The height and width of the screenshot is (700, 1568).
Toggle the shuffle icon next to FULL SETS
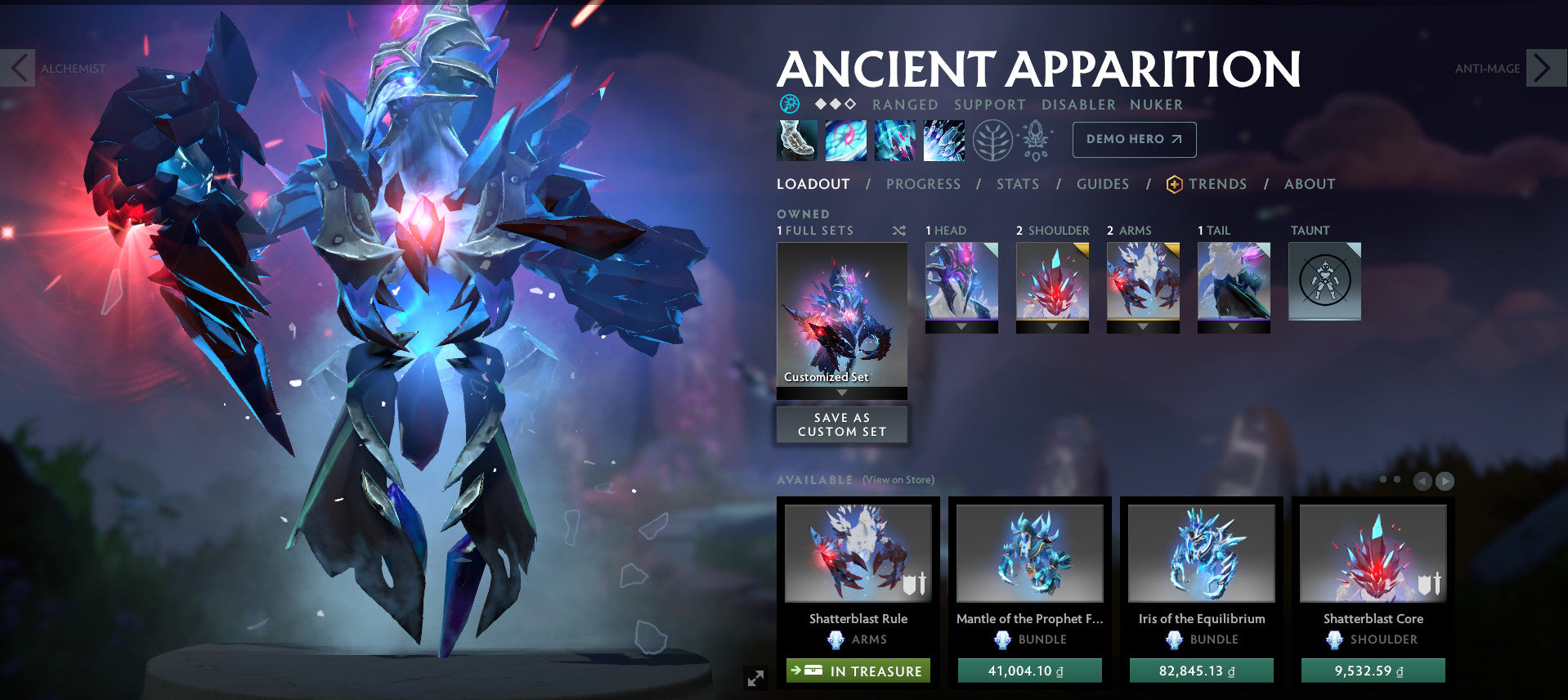coord(898,231)
